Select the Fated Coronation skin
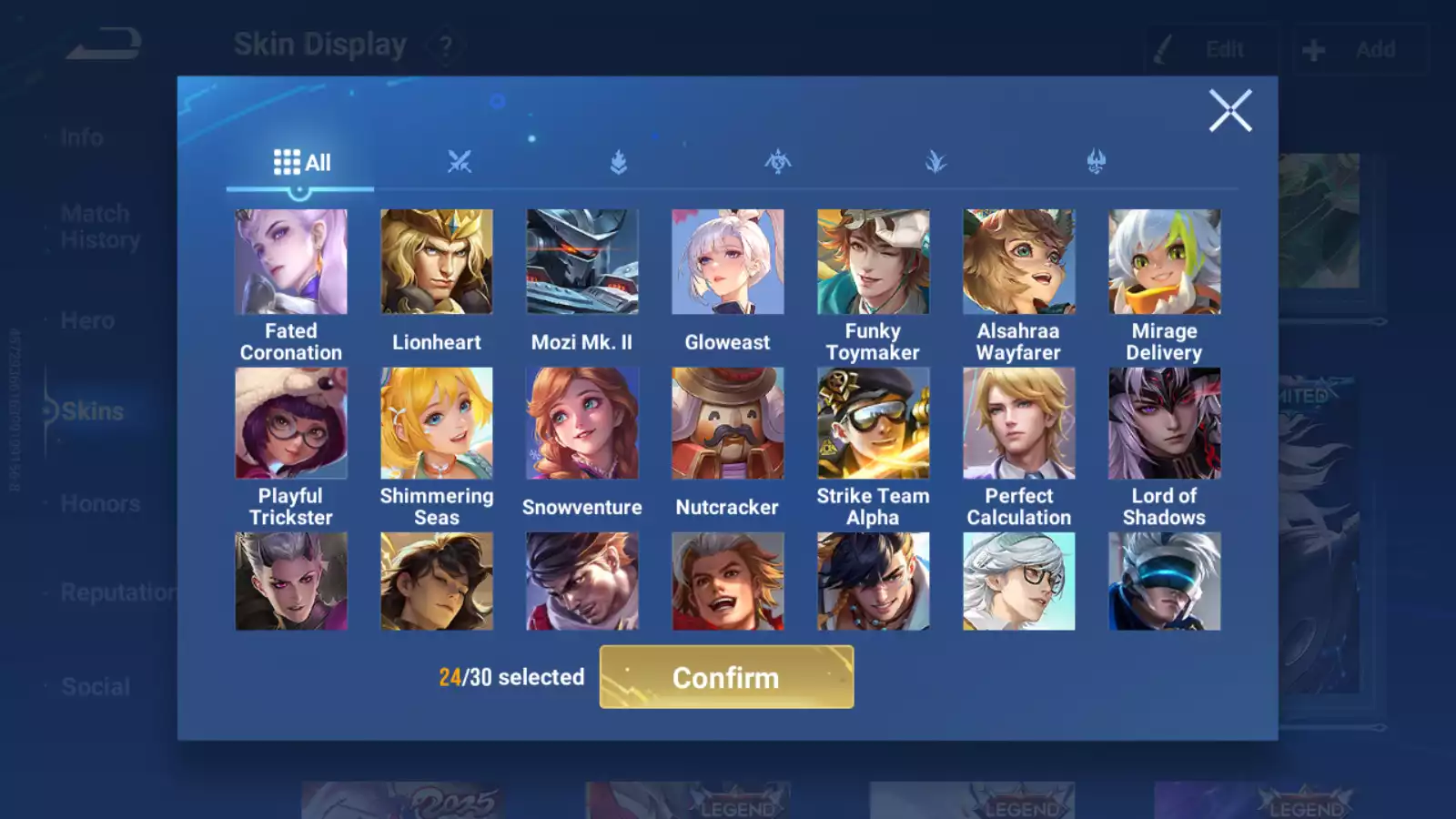The width and height of the screenshot is (1456, 819). [291, 262]
